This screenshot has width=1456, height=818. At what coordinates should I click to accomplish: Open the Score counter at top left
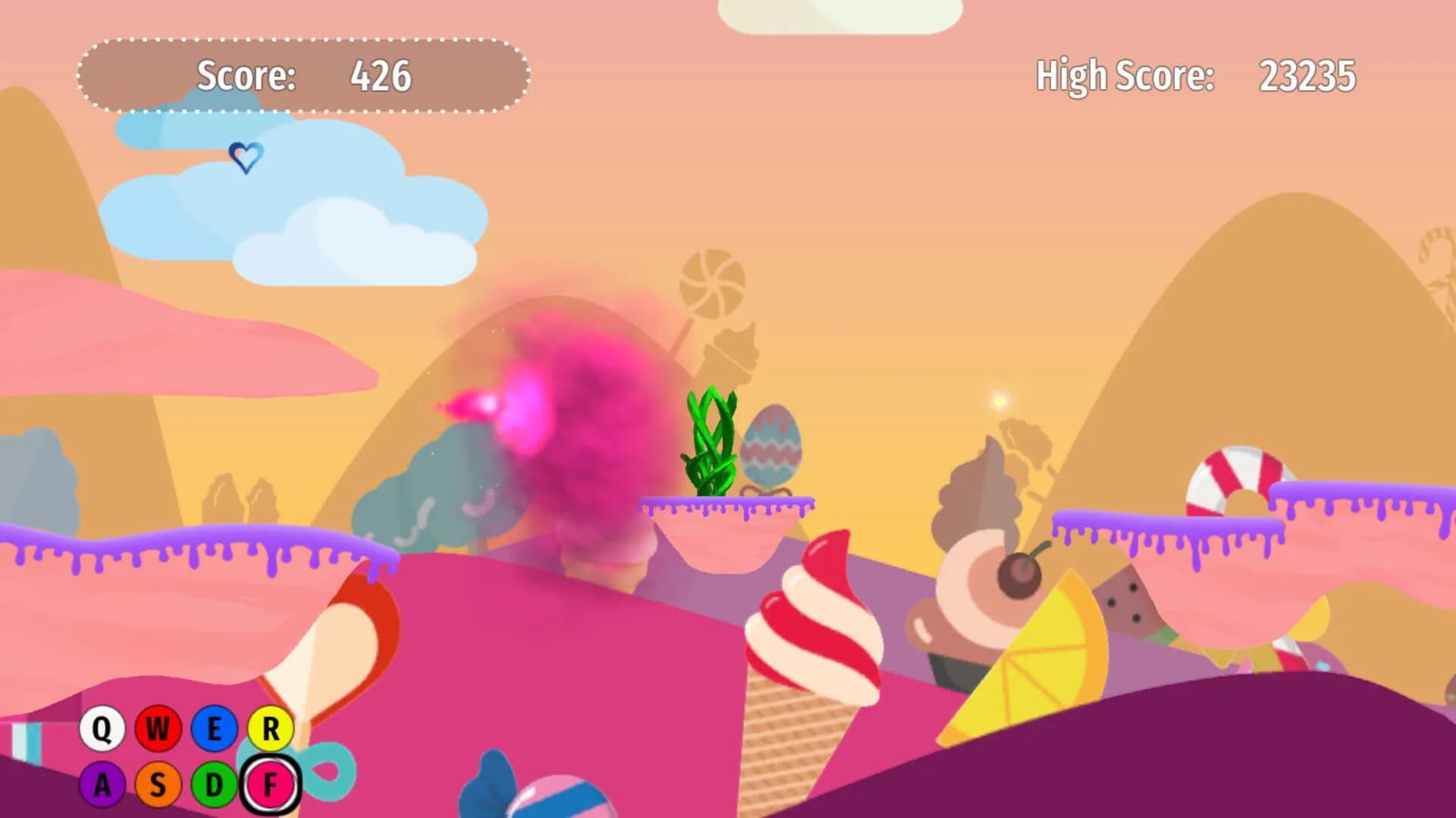pyautogui.click(x=382, y=75)
